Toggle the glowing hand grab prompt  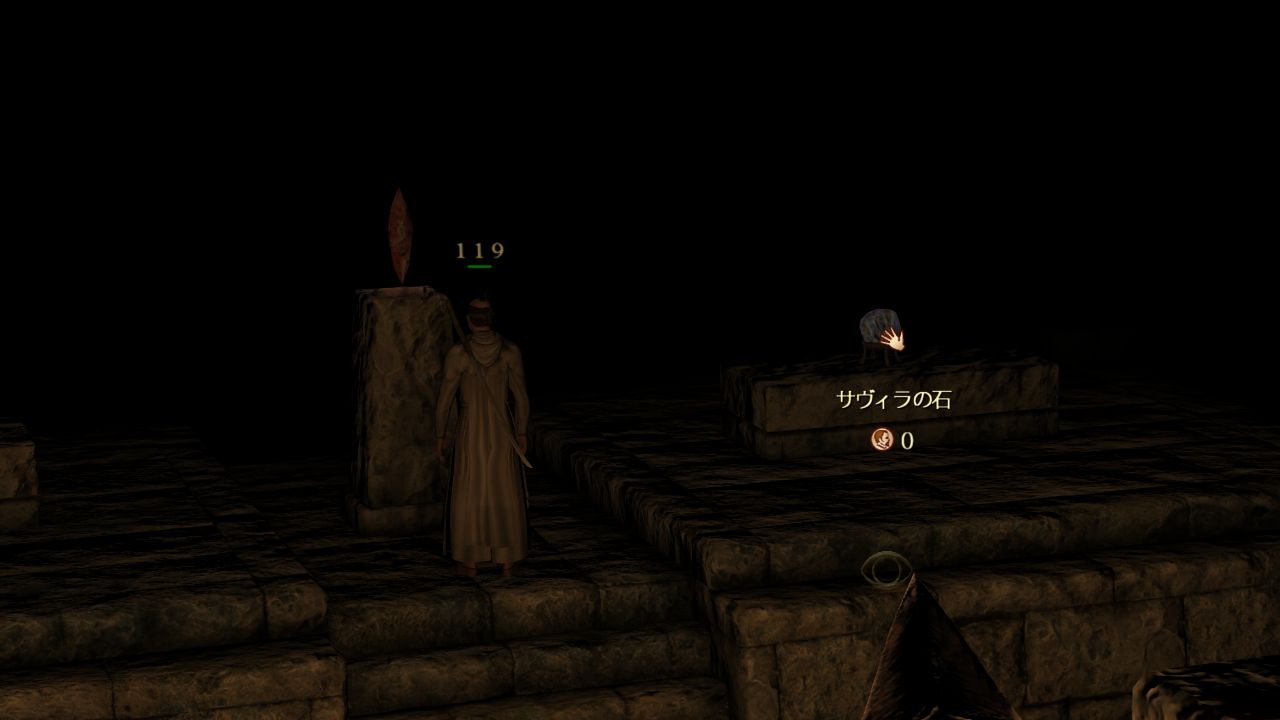pos(894,340)
